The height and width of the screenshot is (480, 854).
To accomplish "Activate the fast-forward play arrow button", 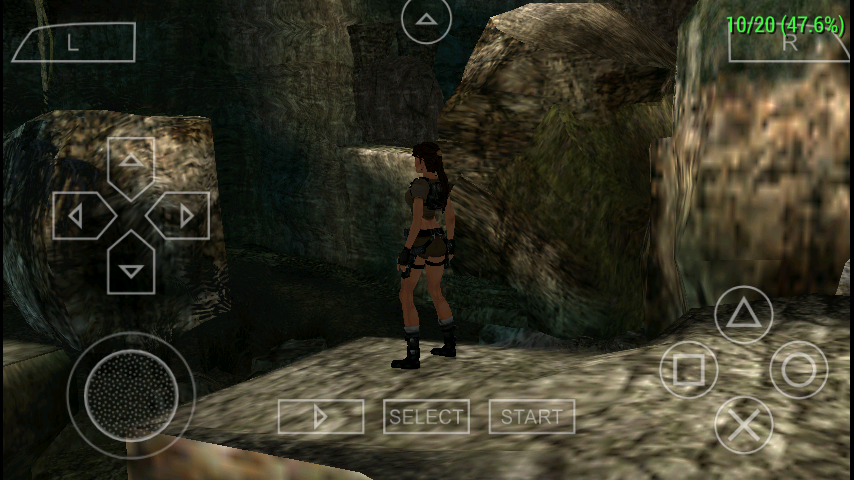I will (x=321, y=417).
